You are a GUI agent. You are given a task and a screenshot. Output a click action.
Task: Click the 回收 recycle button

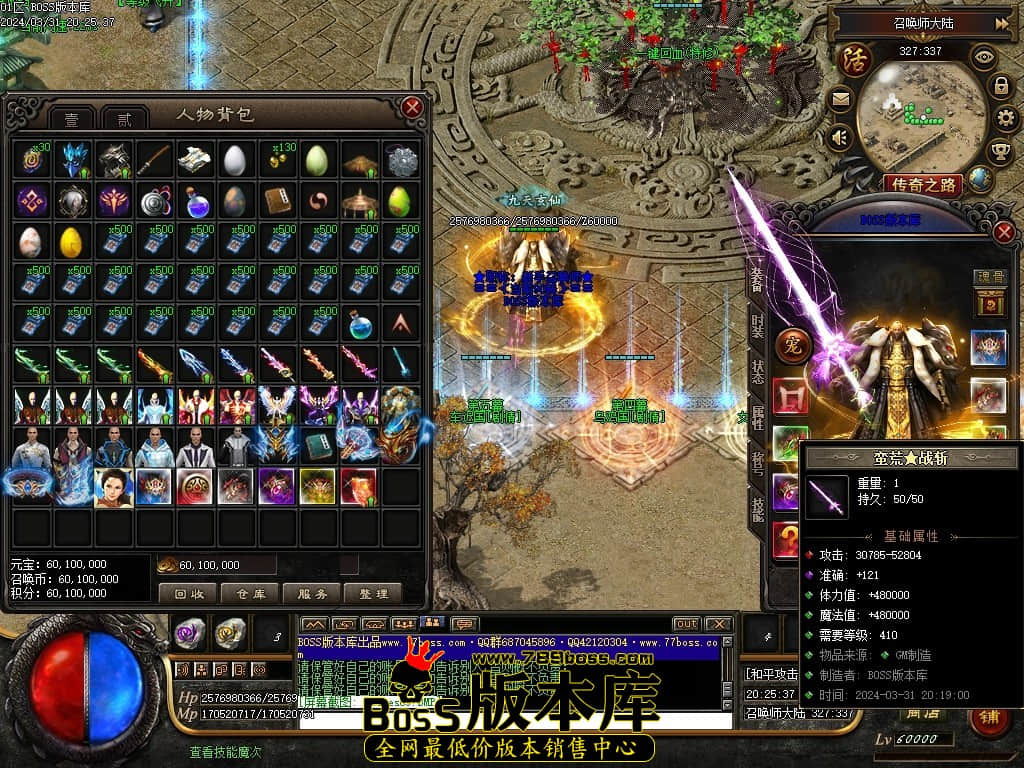187,593
